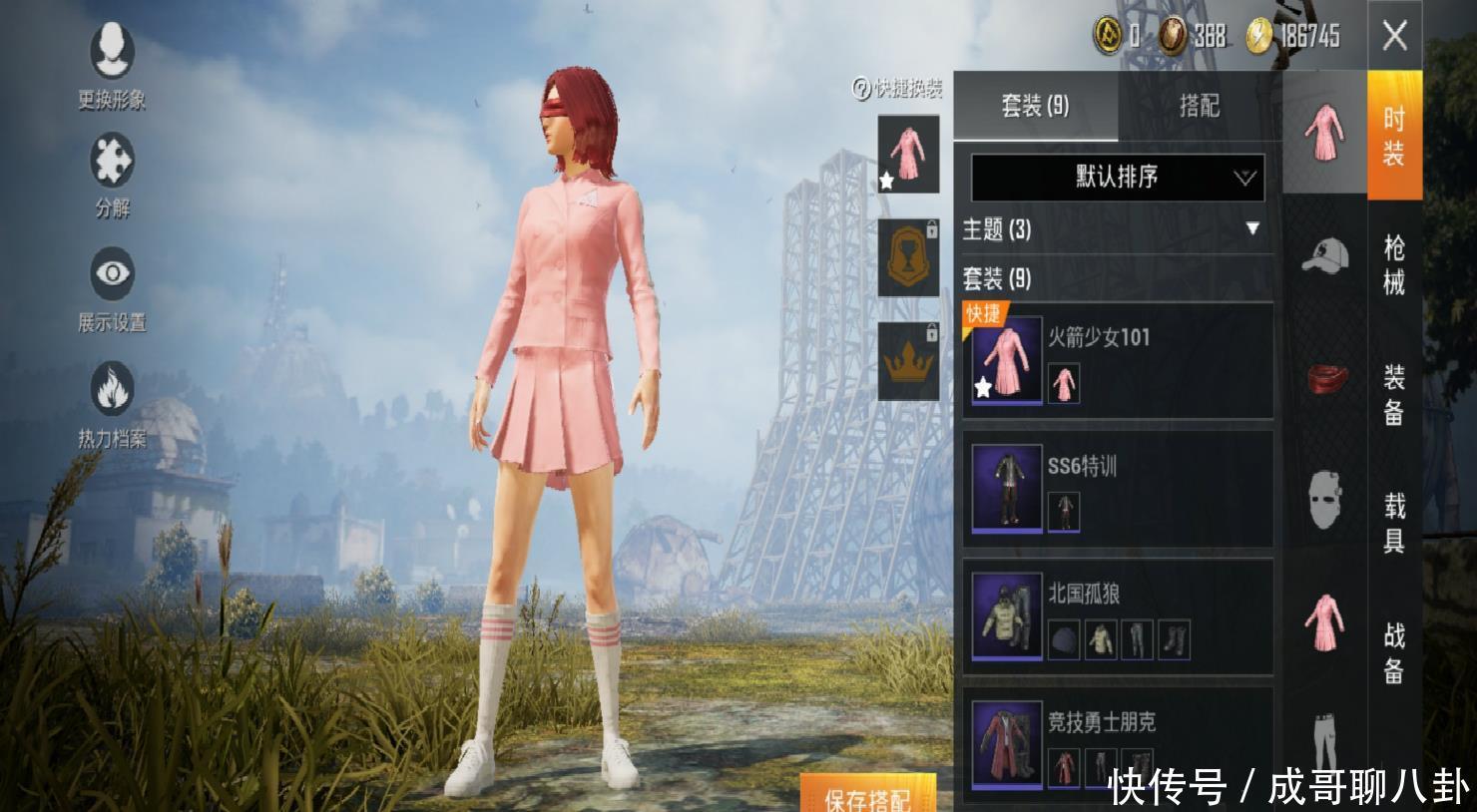
Task: Collapse the 主题 (3) section
Action: click(1251, 229)
